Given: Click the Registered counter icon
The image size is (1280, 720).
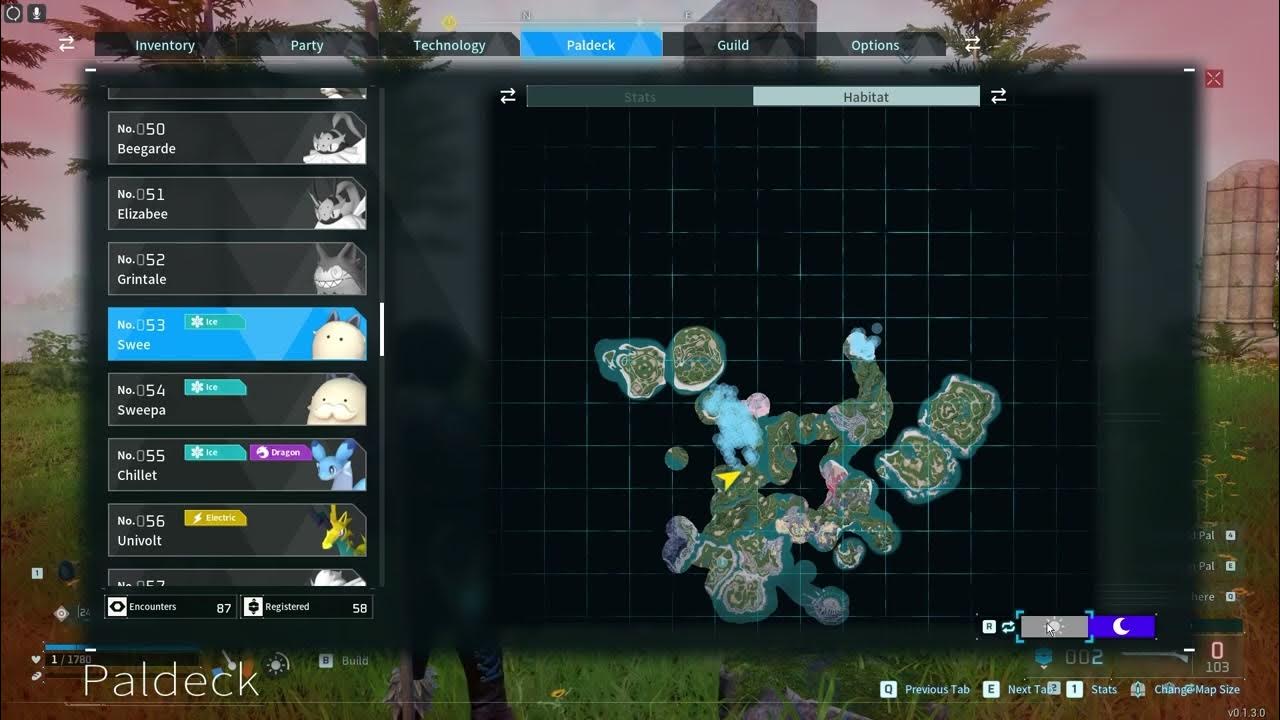Looking at the screenshot, I should pyautogui.click(x=253, y=606).
